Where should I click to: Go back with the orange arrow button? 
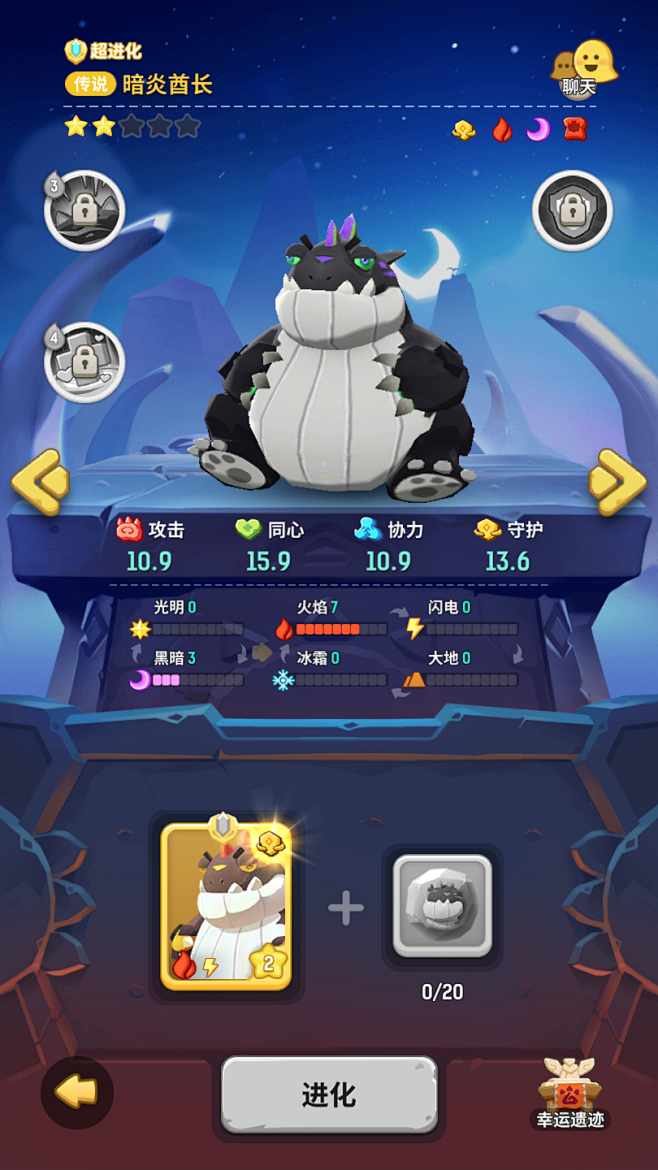point(77,1093)
